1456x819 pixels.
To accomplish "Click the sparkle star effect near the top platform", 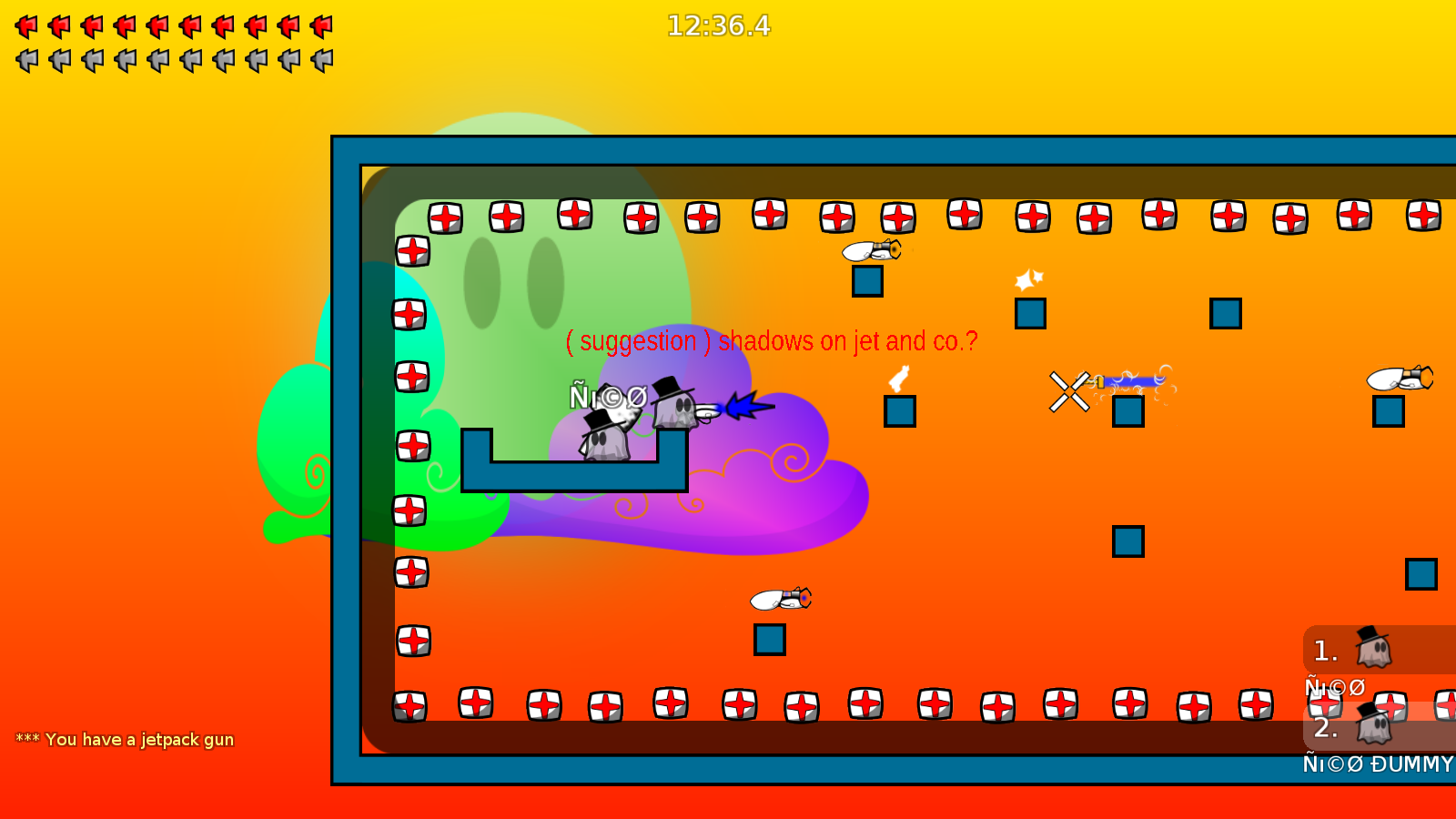I will [1027, 279].
